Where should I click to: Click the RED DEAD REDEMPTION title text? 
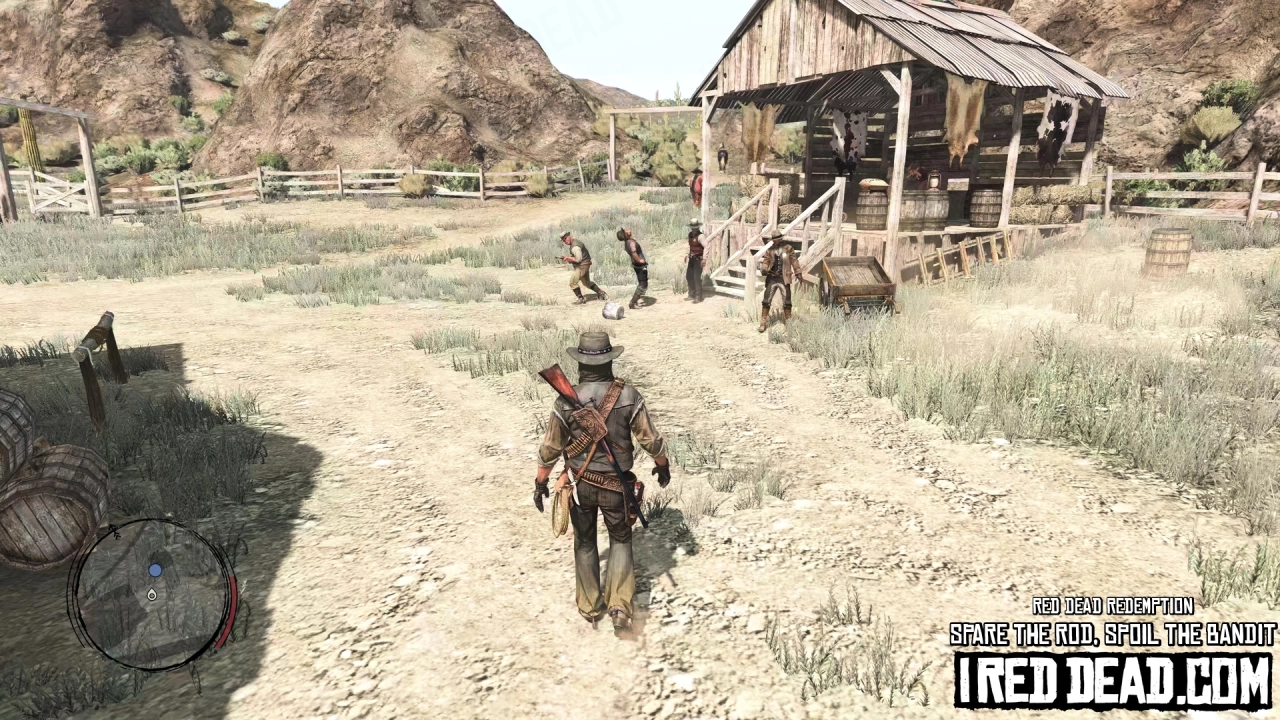[1113, 606]
